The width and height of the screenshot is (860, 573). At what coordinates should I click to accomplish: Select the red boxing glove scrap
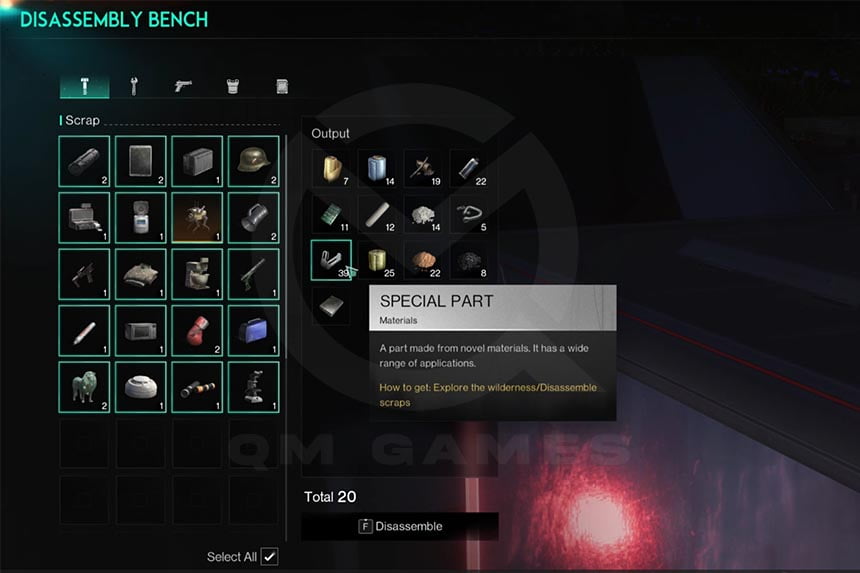pyautogui.click(x=197, y=331)
